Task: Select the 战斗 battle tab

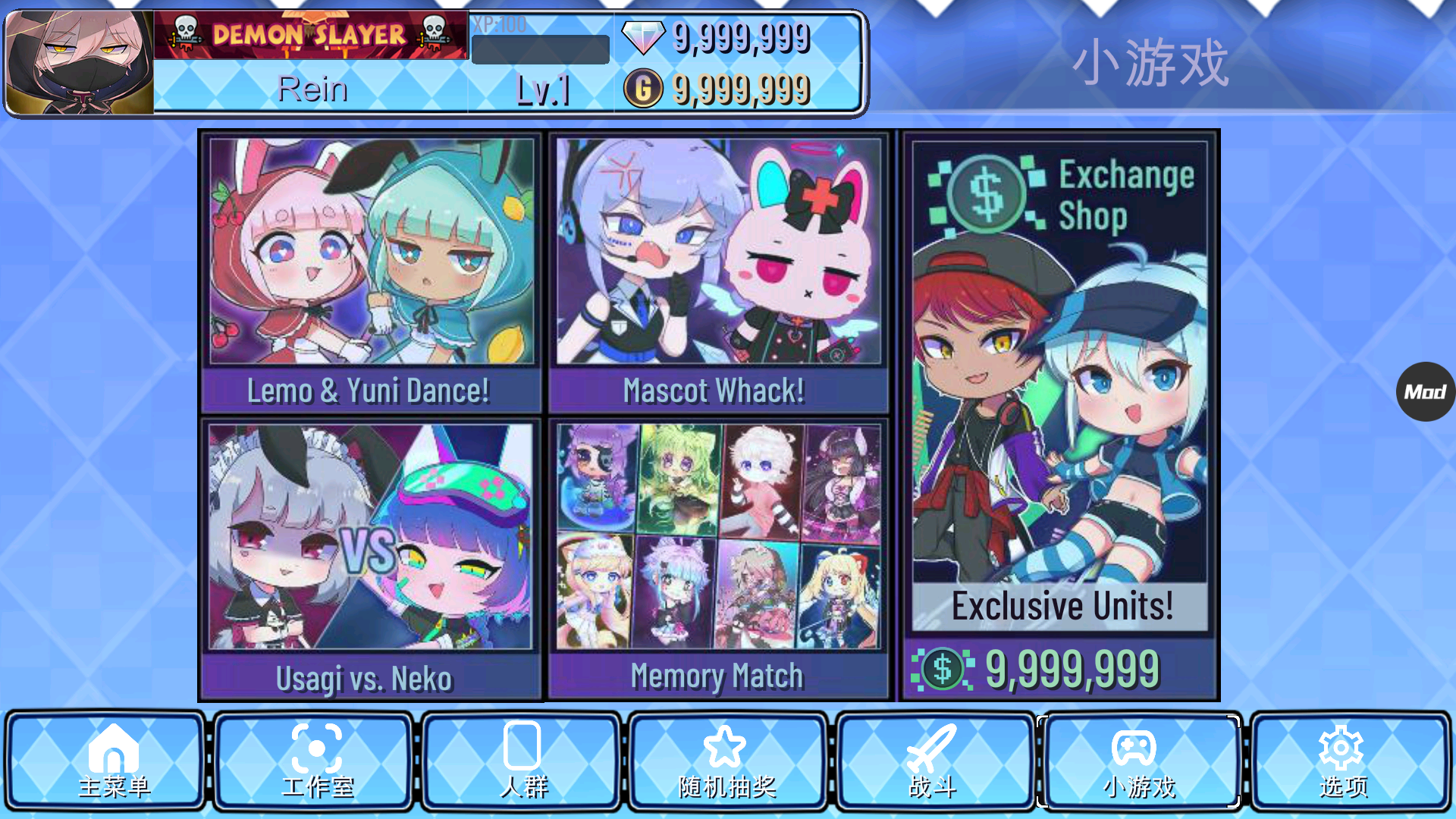Action: pos(934,761)
